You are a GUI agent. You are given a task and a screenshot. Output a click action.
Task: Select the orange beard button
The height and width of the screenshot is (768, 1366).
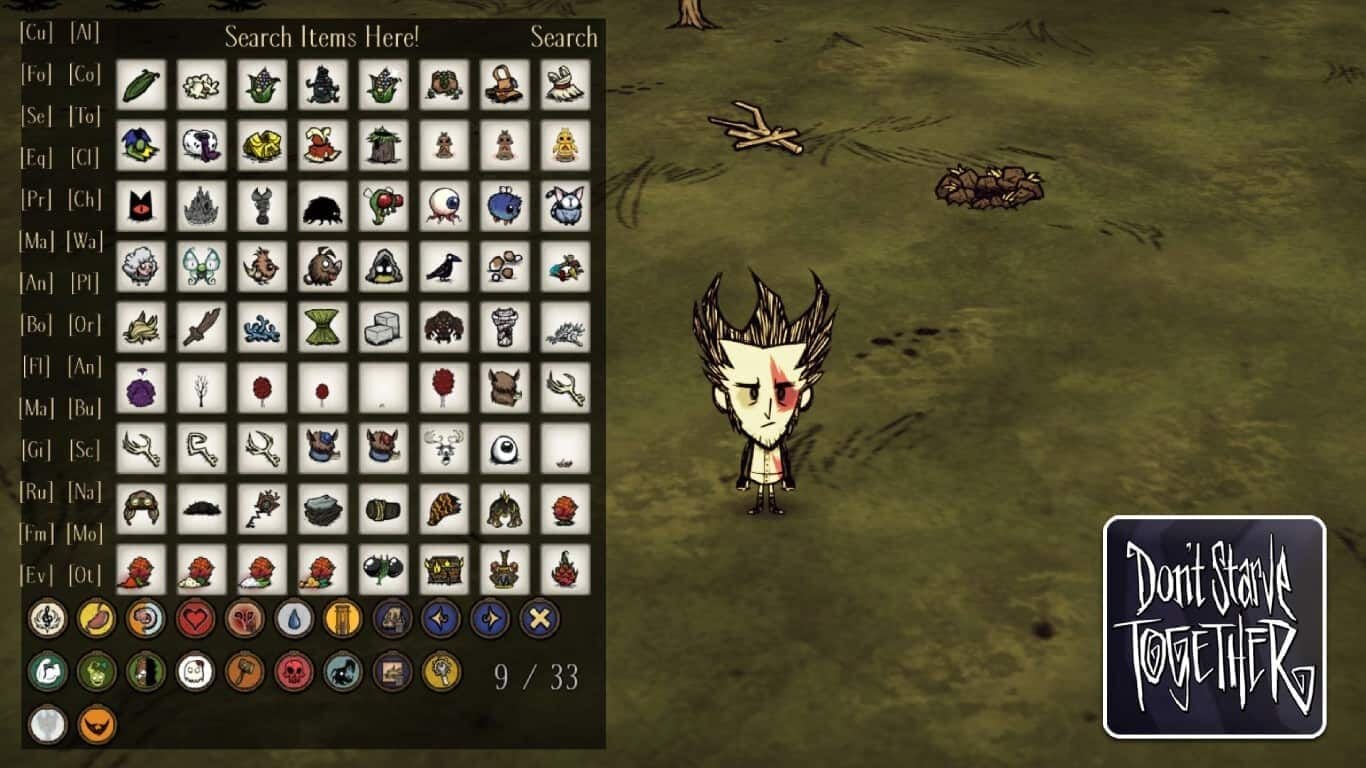coord(97,724)
